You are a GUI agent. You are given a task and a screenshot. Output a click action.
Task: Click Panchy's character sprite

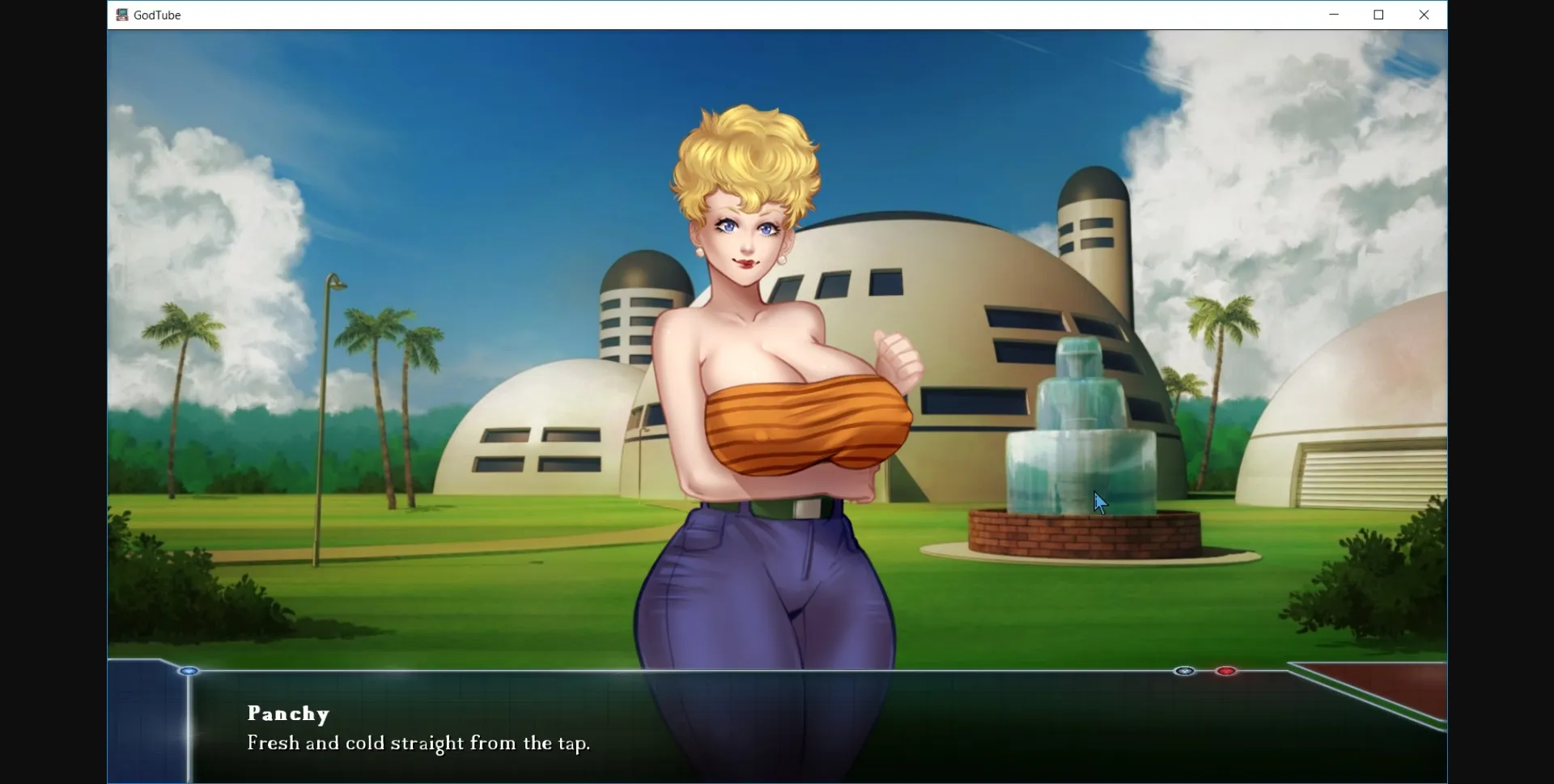pos(769,364)
